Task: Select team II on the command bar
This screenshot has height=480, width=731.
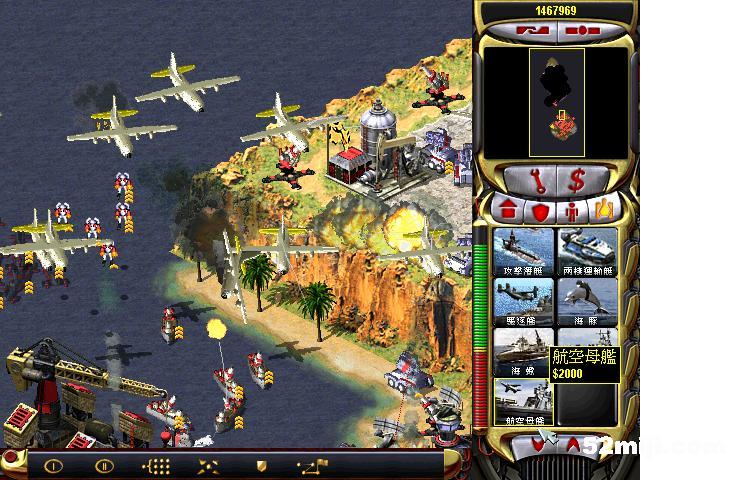Action: pos(104,465)
